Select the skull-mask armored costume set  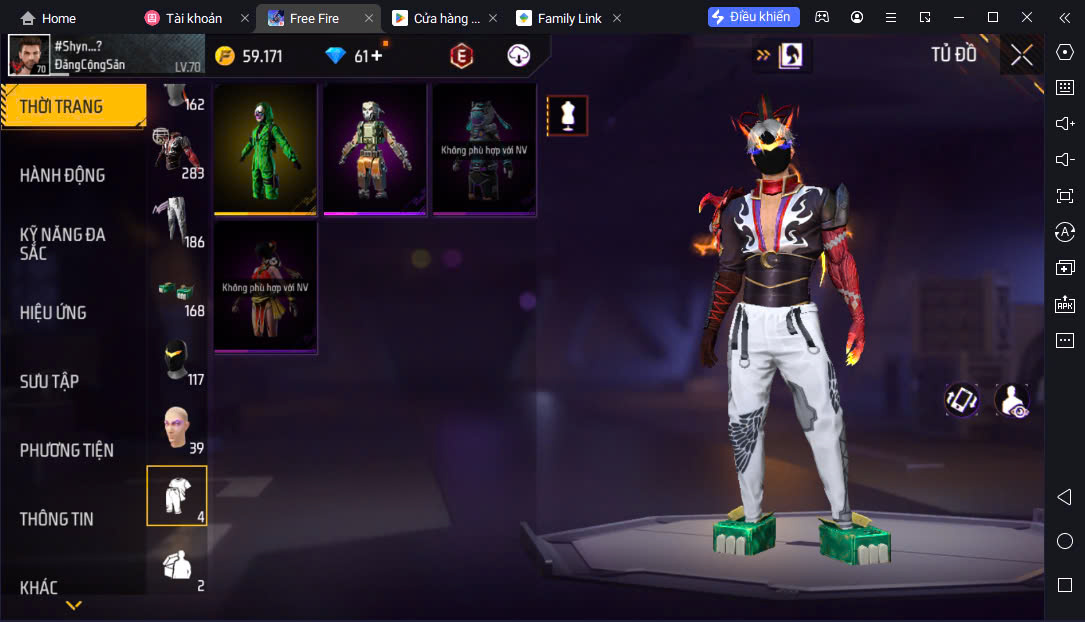pos(375,148)
